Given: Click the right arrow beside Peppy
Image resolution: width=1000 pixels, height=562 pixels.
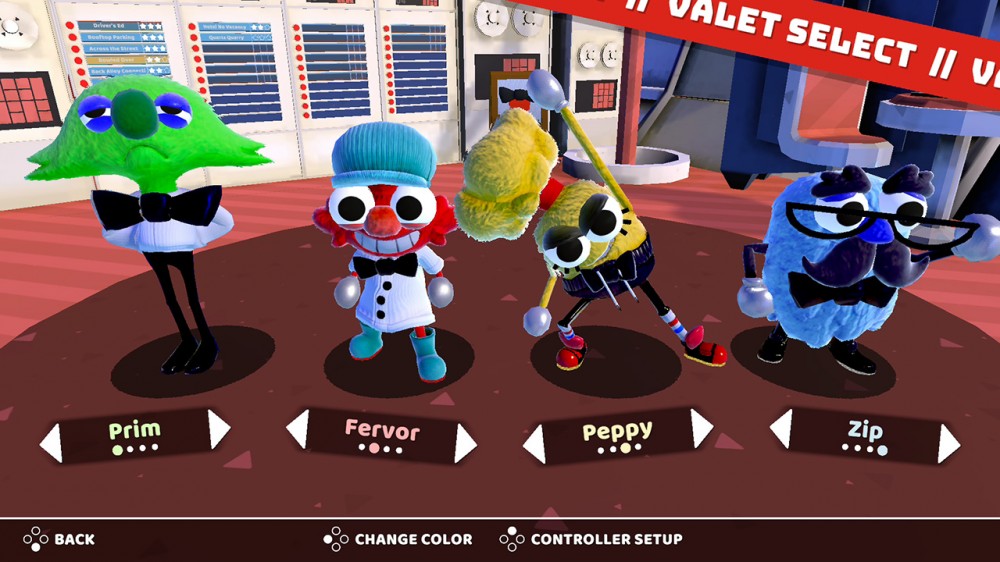Looking at the screenshot, I should click(x=701, y=428).
